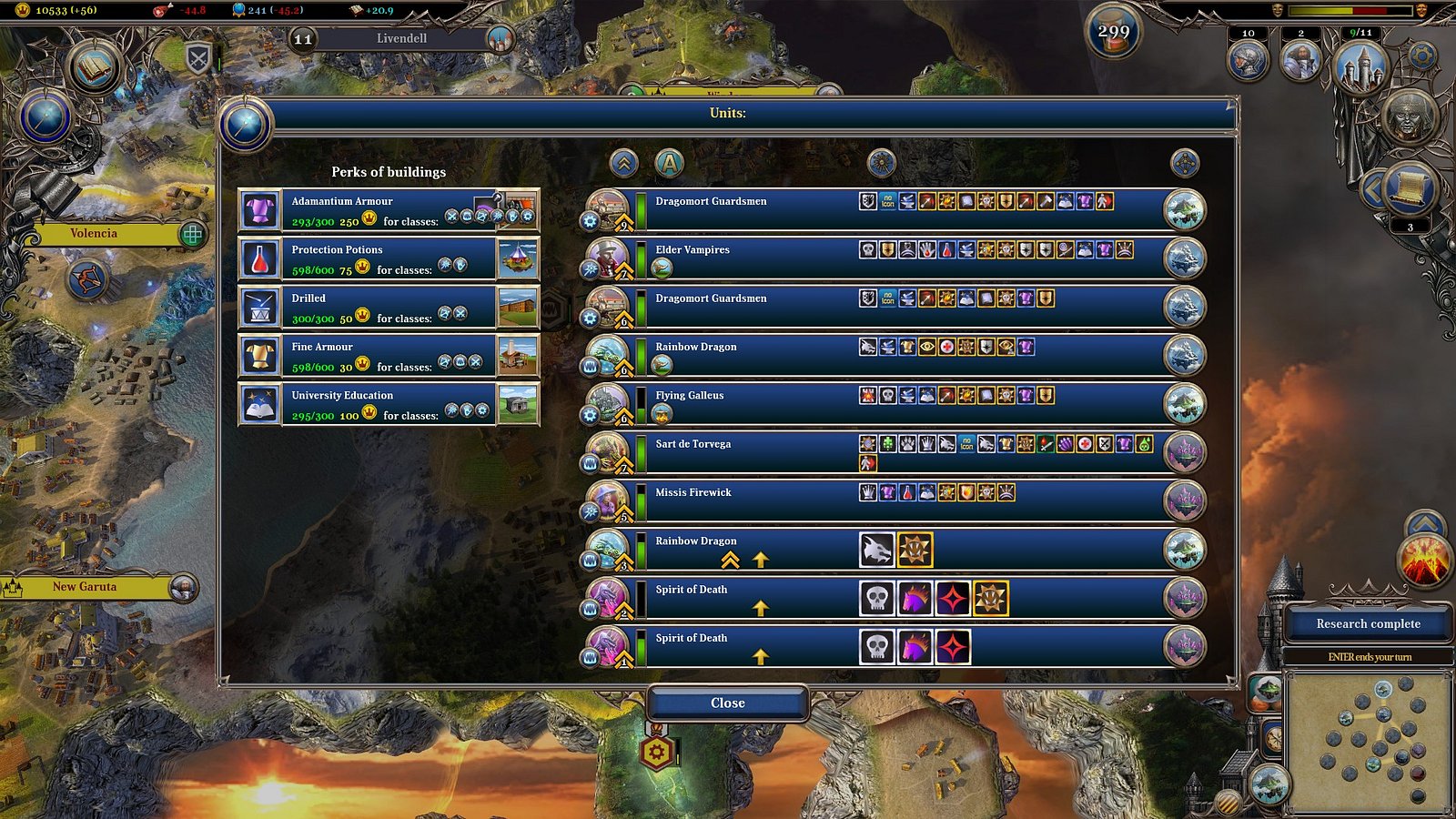Click the double chevron sort button
The width and height of the screenshot is (1456, 819).
click(623, 164)
